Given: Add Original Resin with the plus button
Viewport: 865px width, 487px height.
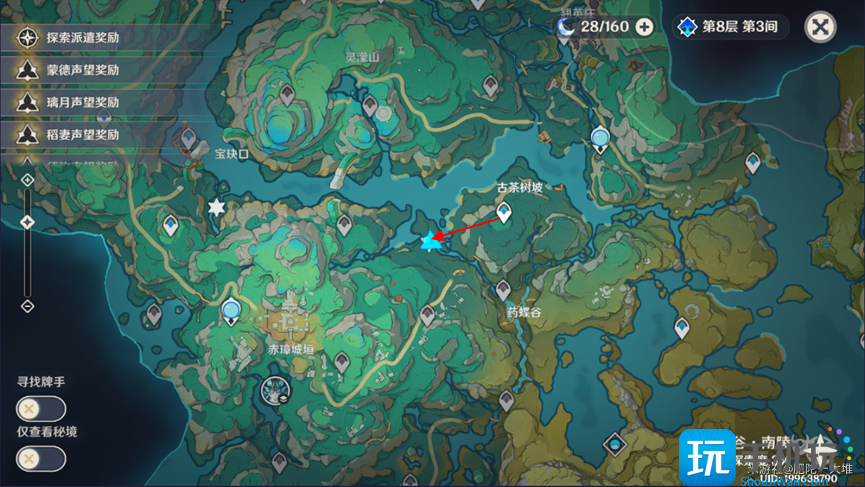Looking at the screenshot, I should coord(645,27).
